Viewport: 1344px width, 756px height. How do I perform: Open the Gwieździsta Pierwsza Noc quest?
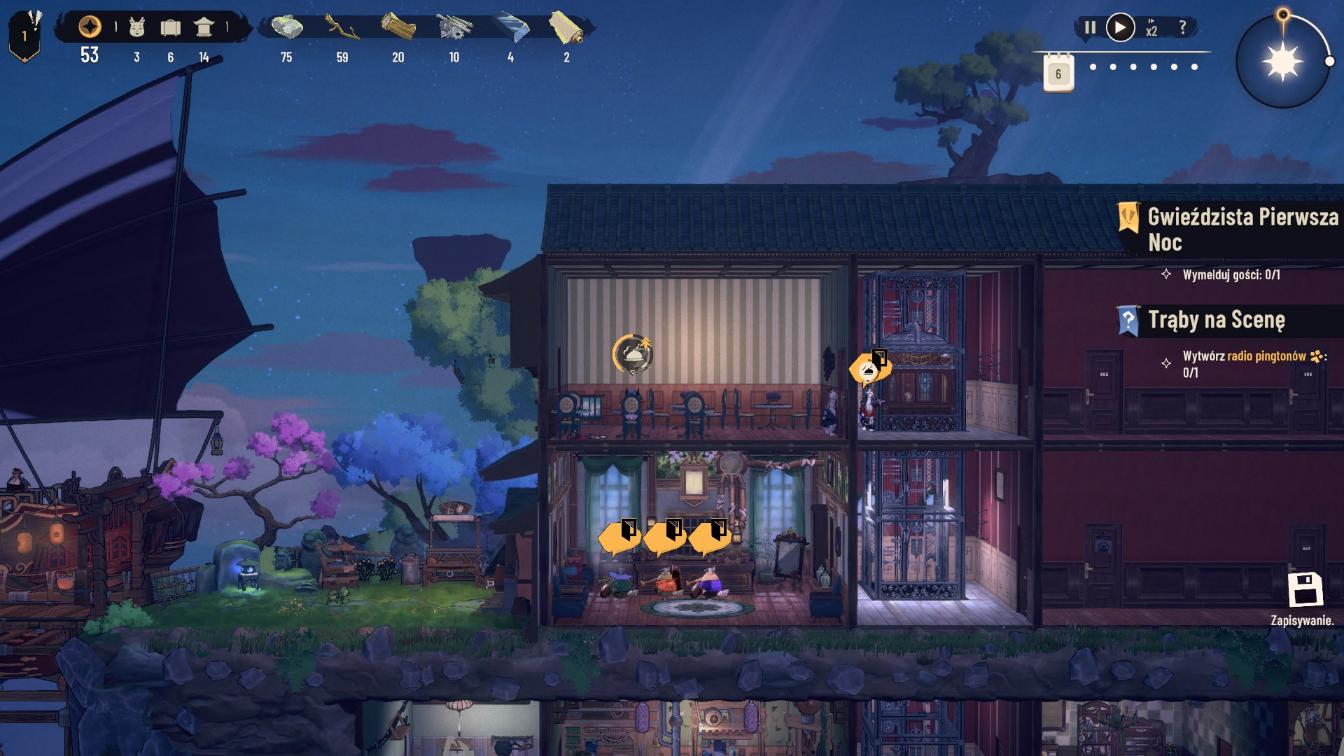click(x=1230, y=228)
